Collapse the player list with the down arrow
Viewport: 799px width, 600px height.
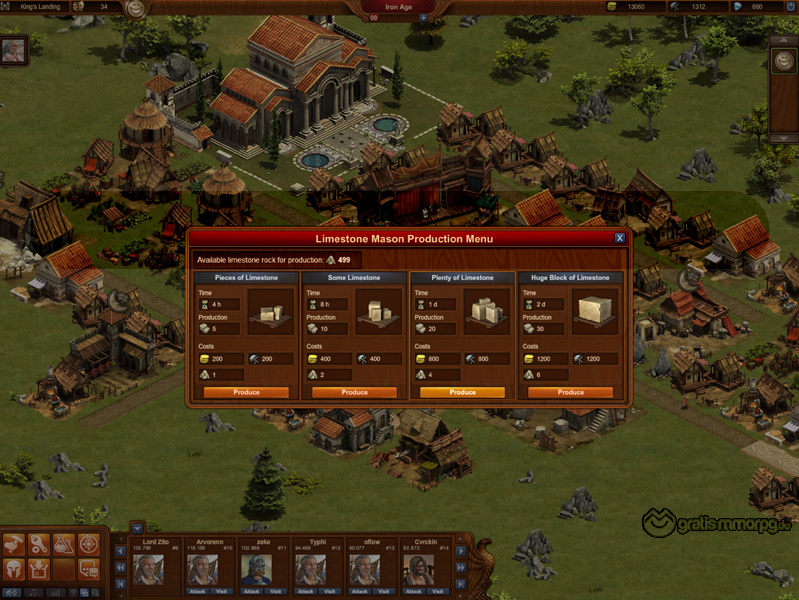pyautogui.click(x=137, y=527)
